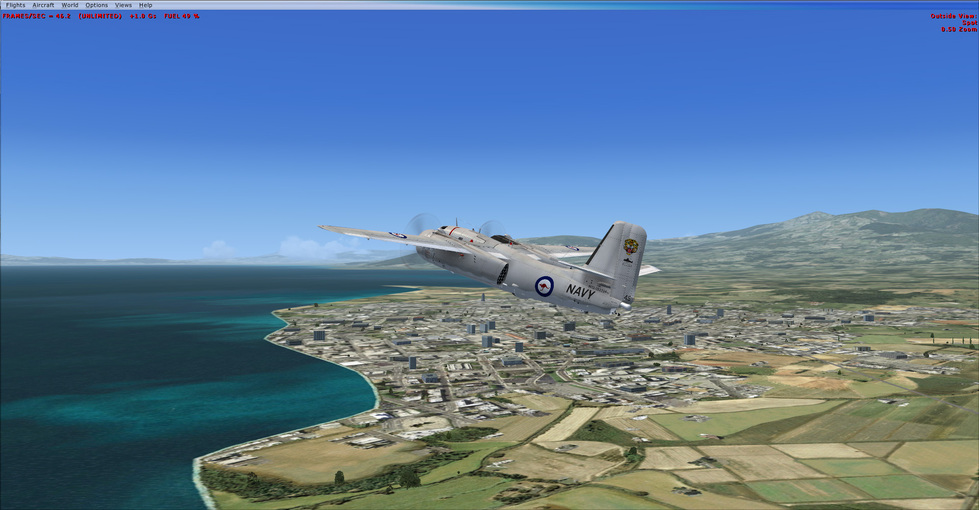Open the Aircraft menu
The width and height of the screenshot is (979, 510).
[43, 5]
